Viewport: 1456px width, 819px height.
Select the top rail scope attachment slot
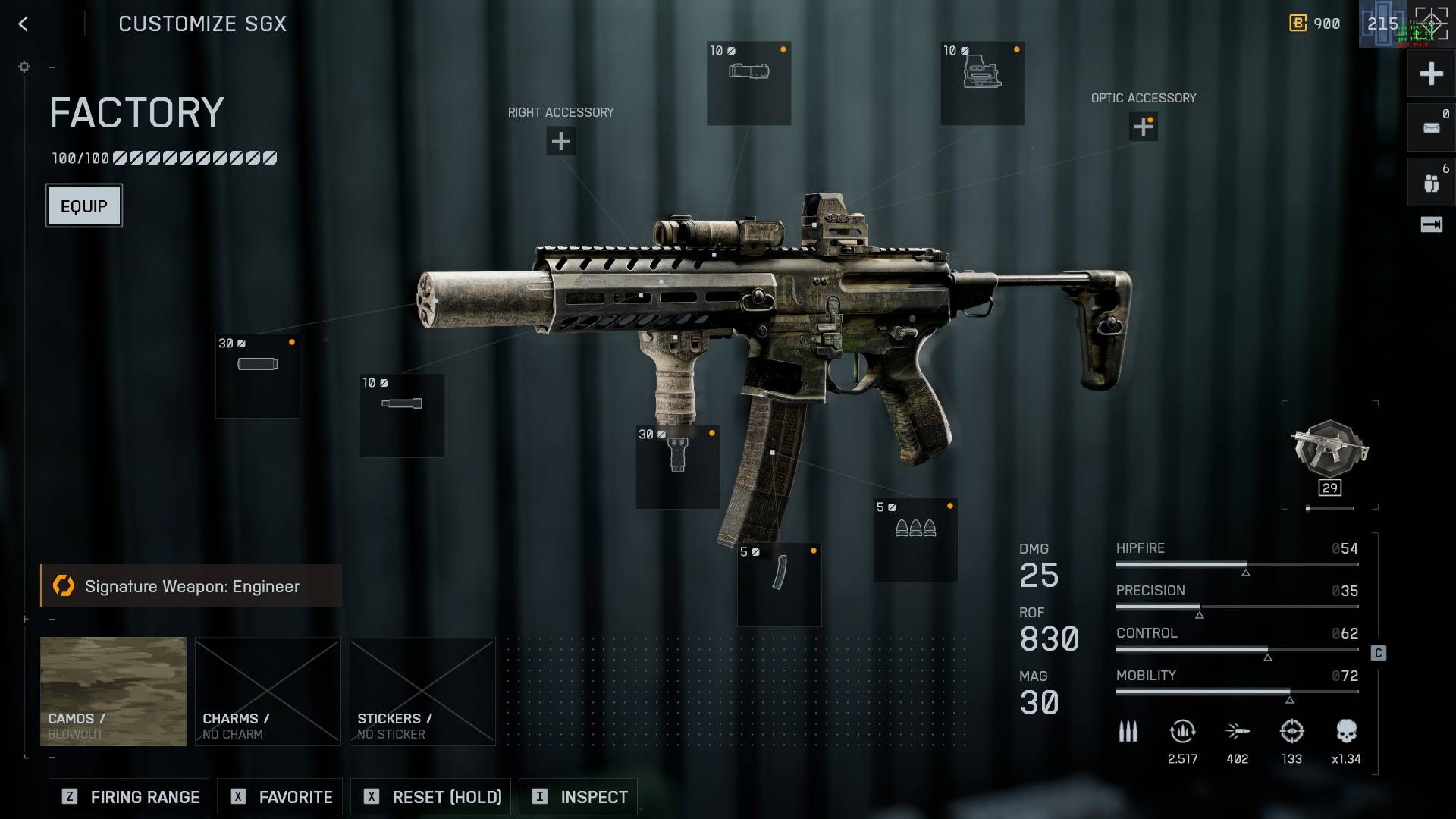[x=749, y=83]
